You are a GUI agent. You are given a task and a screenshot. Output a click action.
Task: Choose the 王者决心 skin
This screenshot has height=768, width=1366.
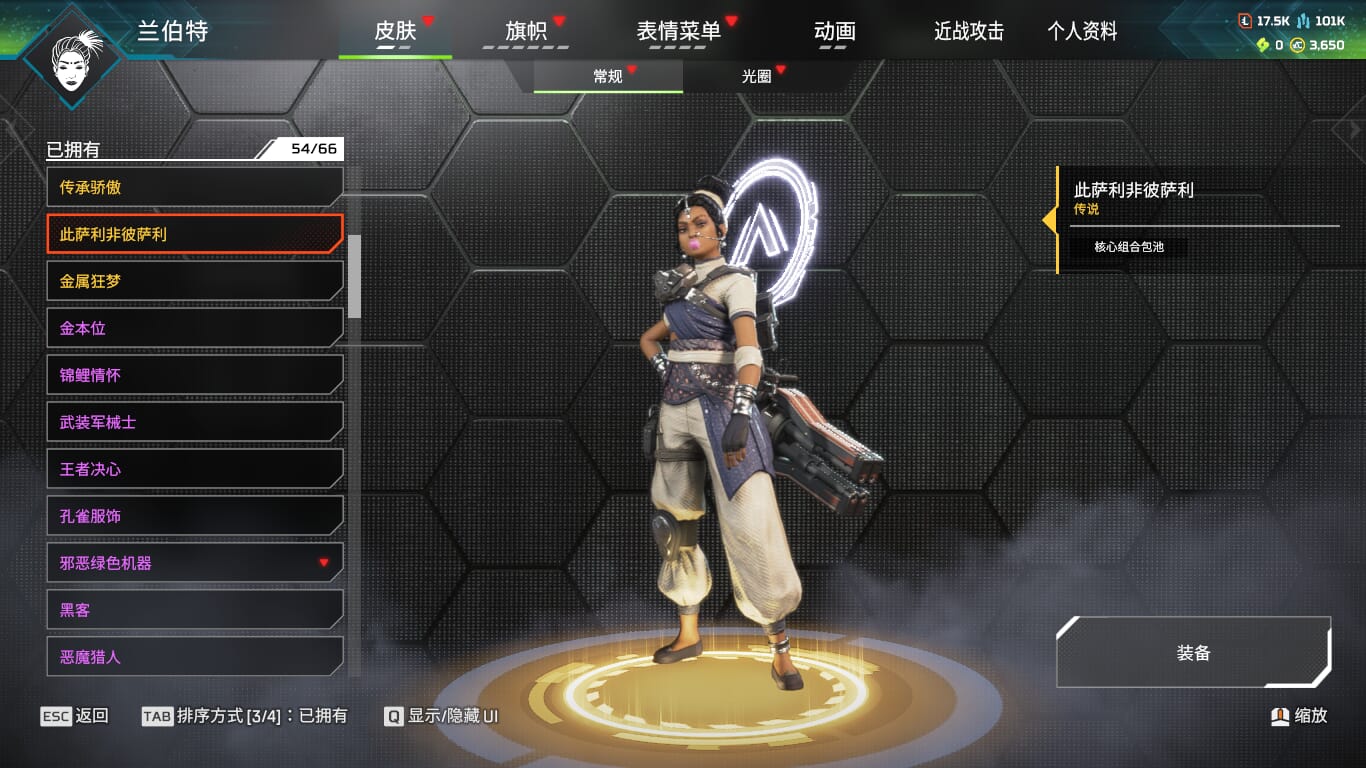tap(195, 469)
